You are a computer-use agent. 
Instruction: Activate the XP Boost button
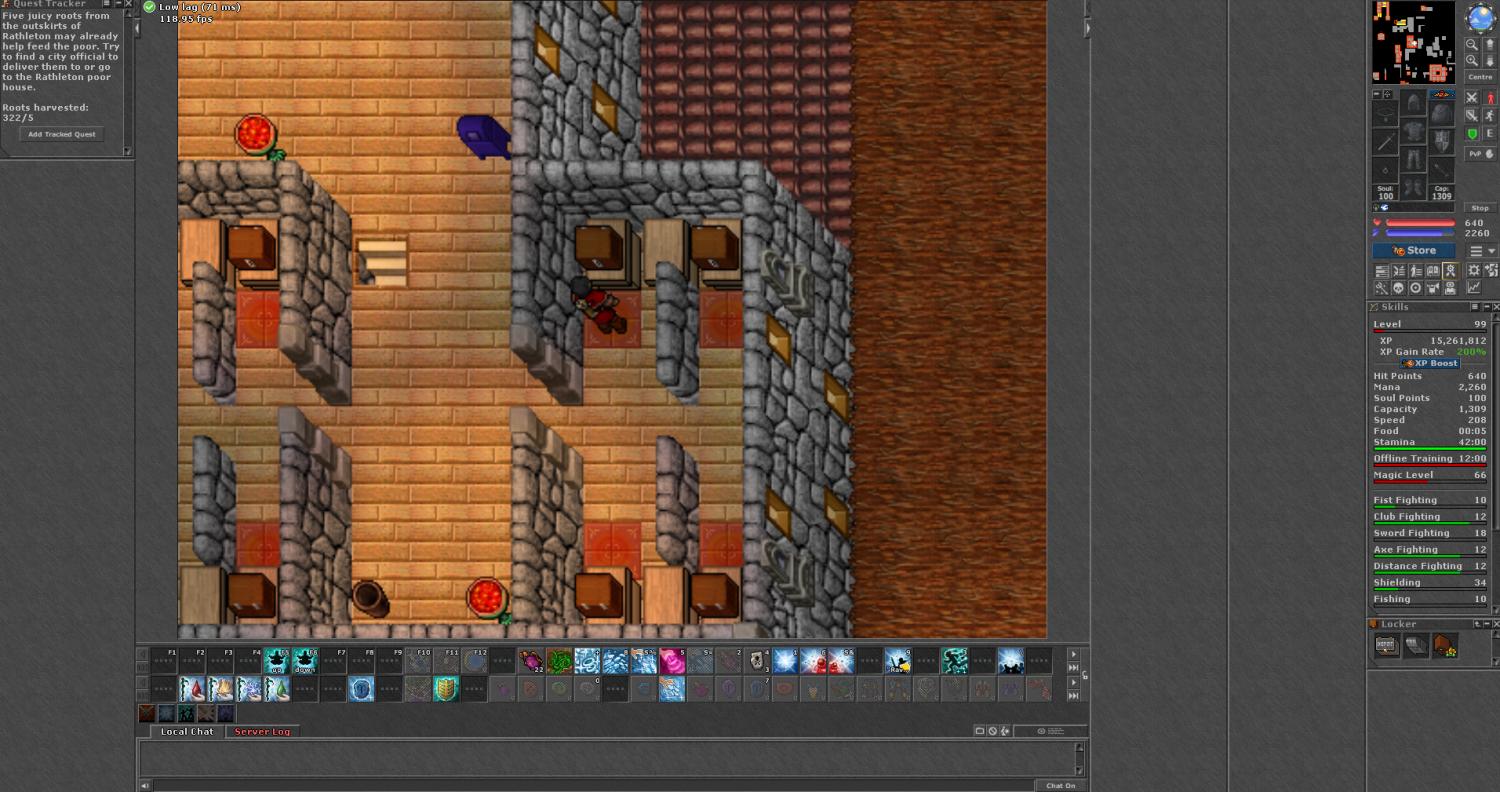[1429, 363]
